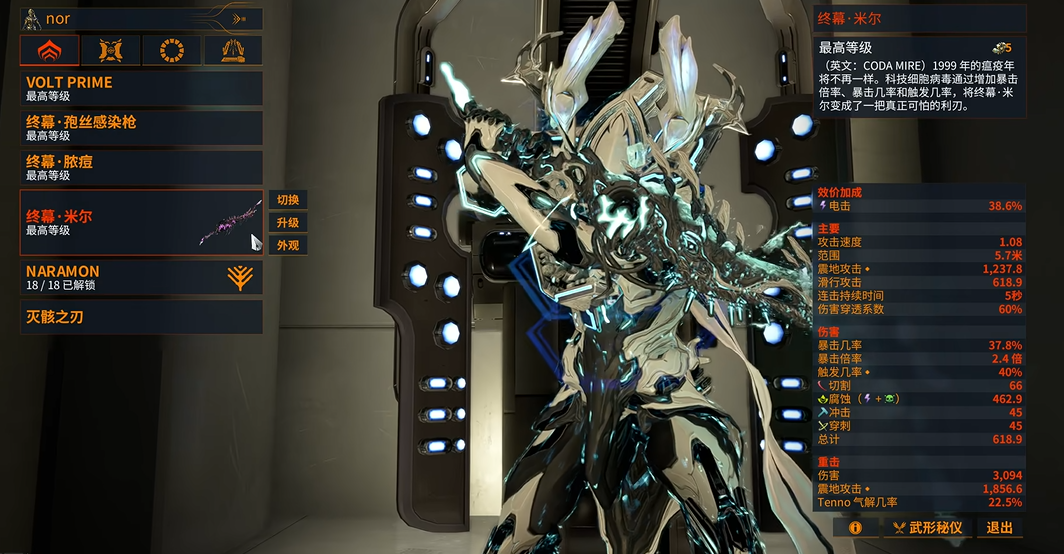Select the VOLT PRIME warframe row
This screenshot has width=1064, height=554.
141,88
